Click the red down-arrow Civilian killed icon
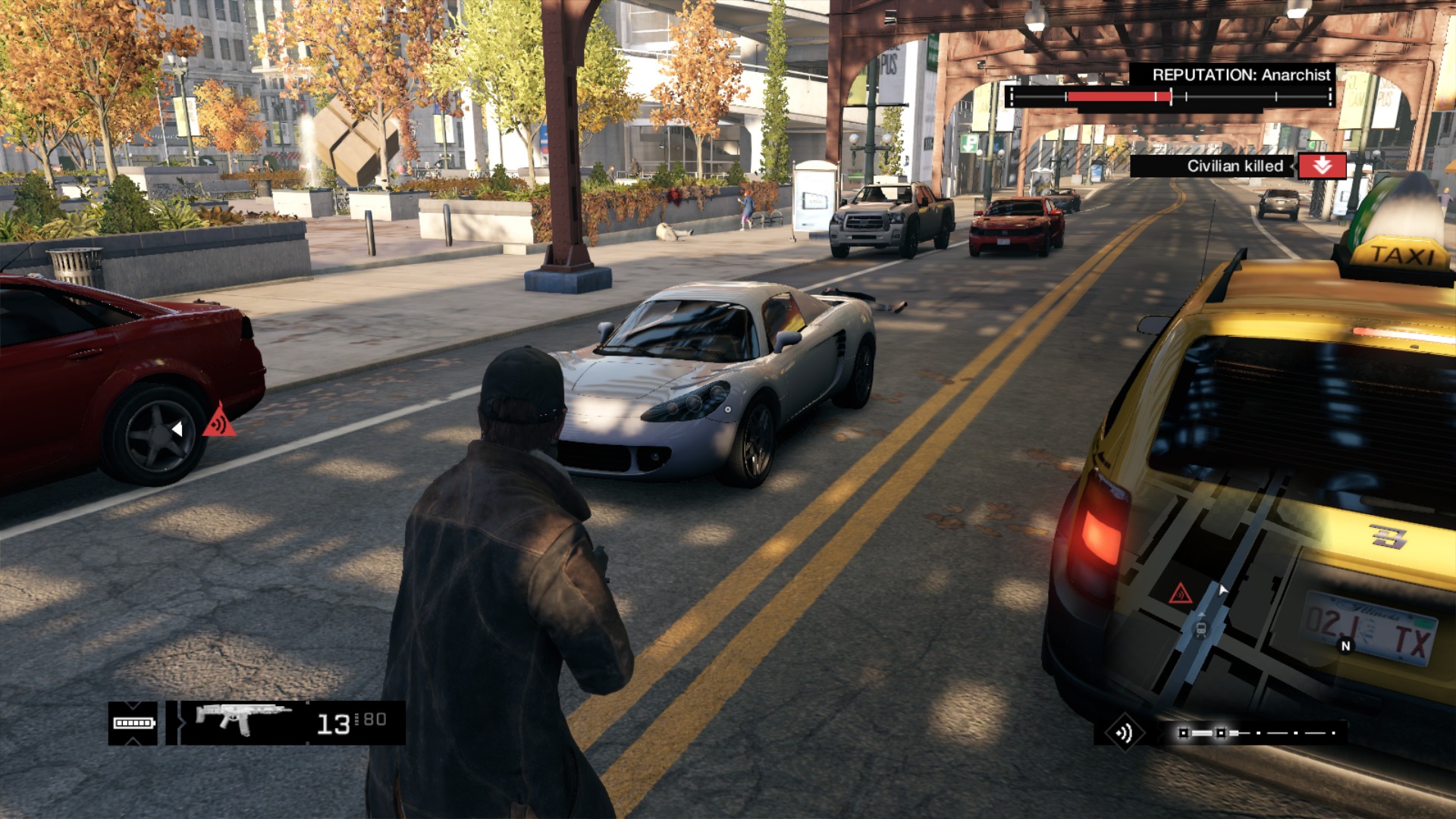The height and width of the screenshot is (819, 1456). (1322, 166)
